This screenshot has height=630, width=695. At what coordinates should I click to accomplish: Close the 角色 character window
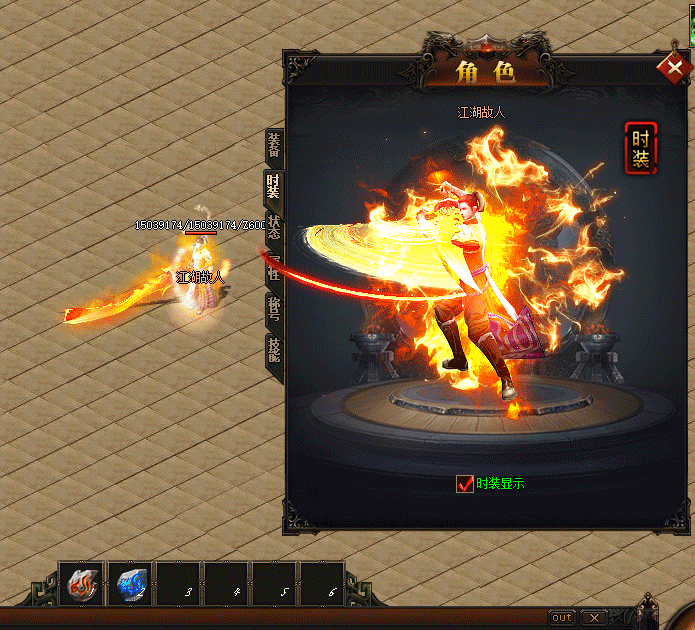pyautogui.click(x=672, y=68)
